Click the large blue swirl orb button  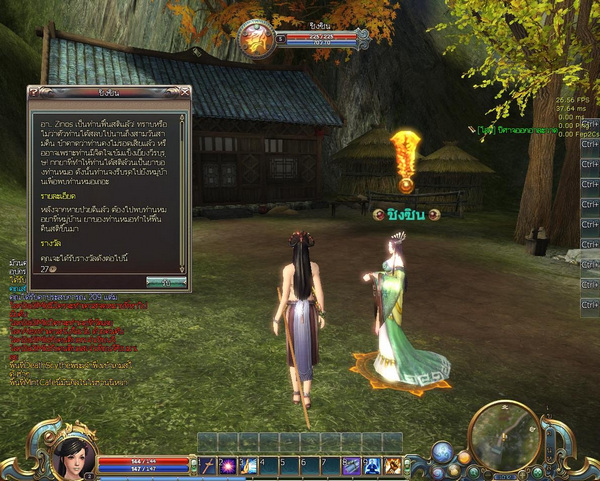click(443, 453)
